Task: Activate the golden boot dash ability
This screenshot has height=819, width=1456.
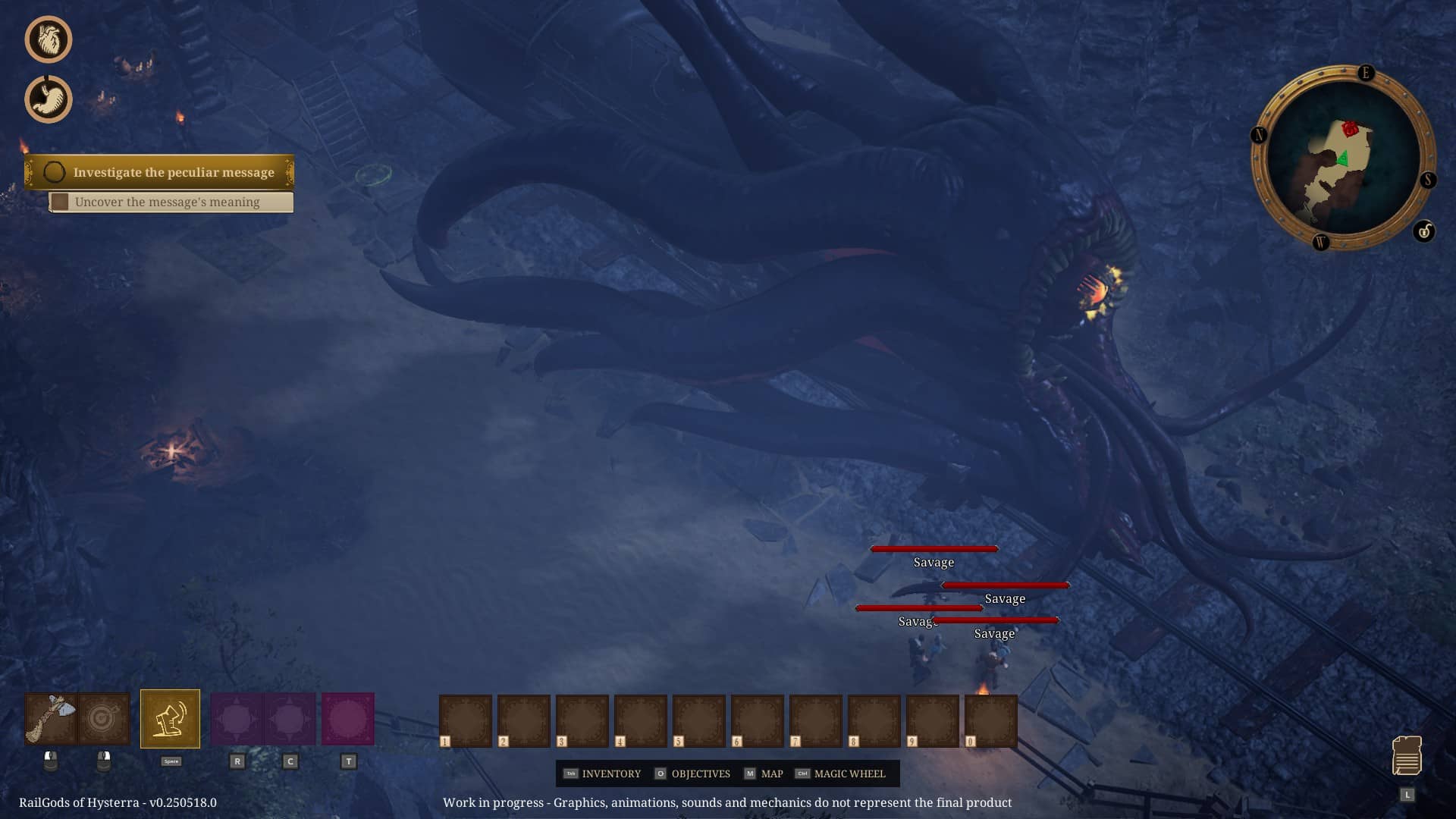Action: [x=170, y=719]
